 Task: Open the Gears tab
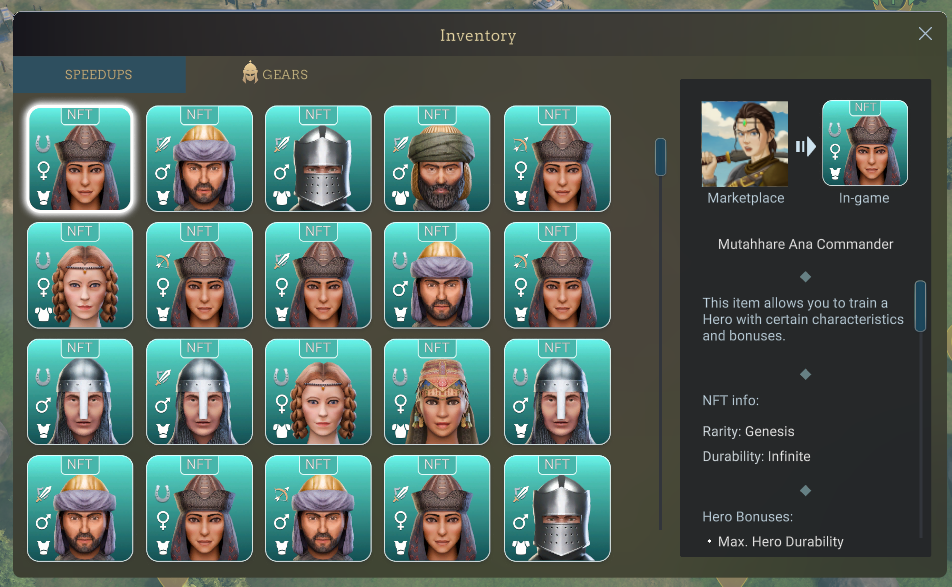pos(275,74)
